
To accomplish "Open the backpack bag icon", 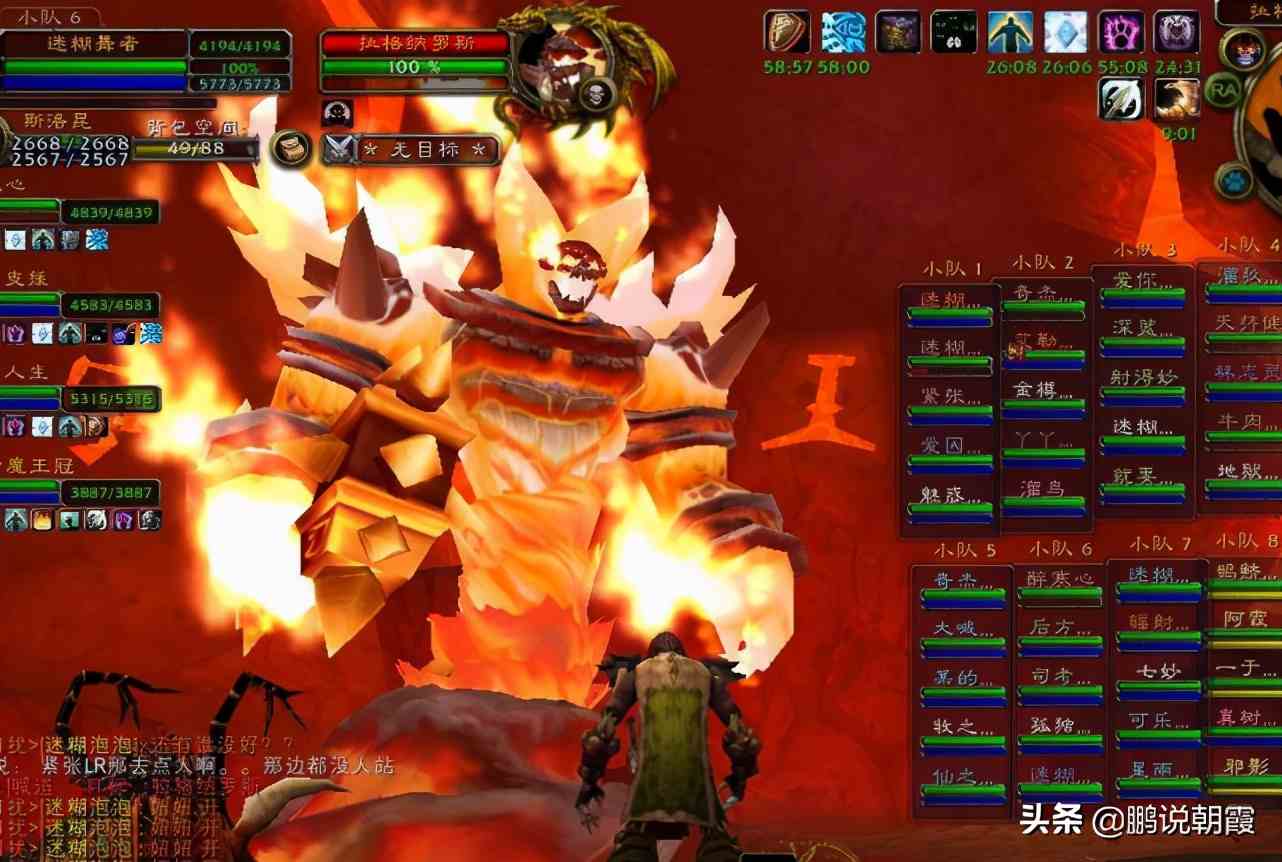I will pos(289,148).
